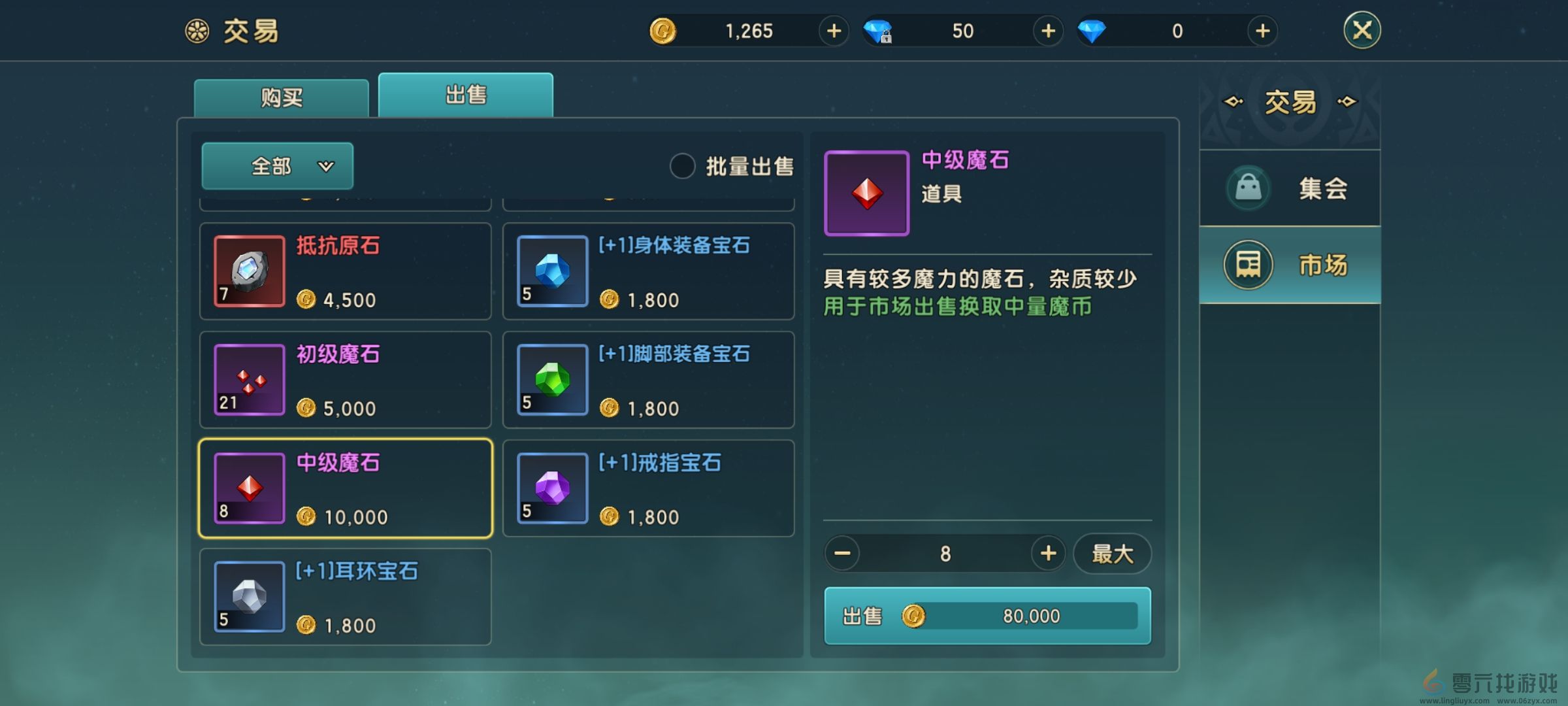
Task: Switch to the 出售 tab
Action: tap(465, 94)
